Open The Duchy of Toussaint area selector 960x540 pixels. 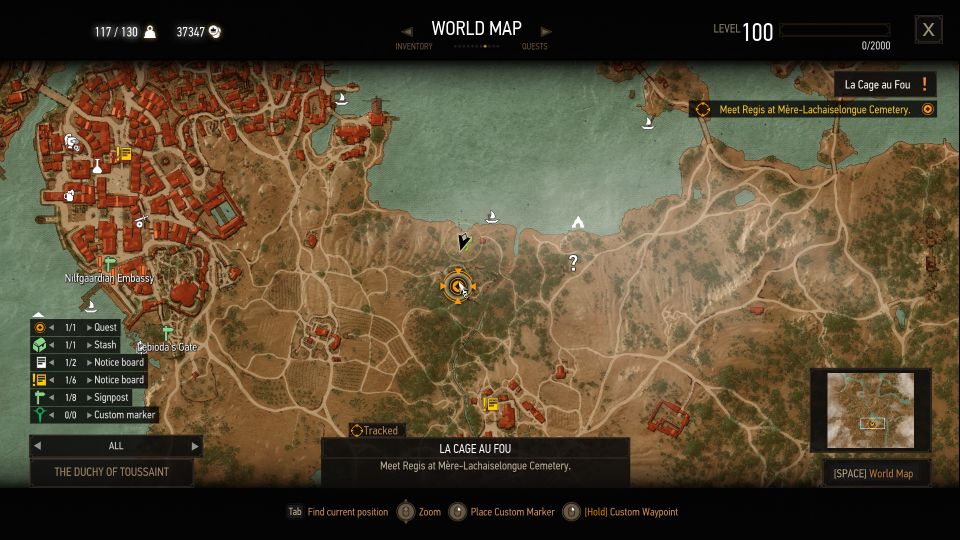(111, 472)
